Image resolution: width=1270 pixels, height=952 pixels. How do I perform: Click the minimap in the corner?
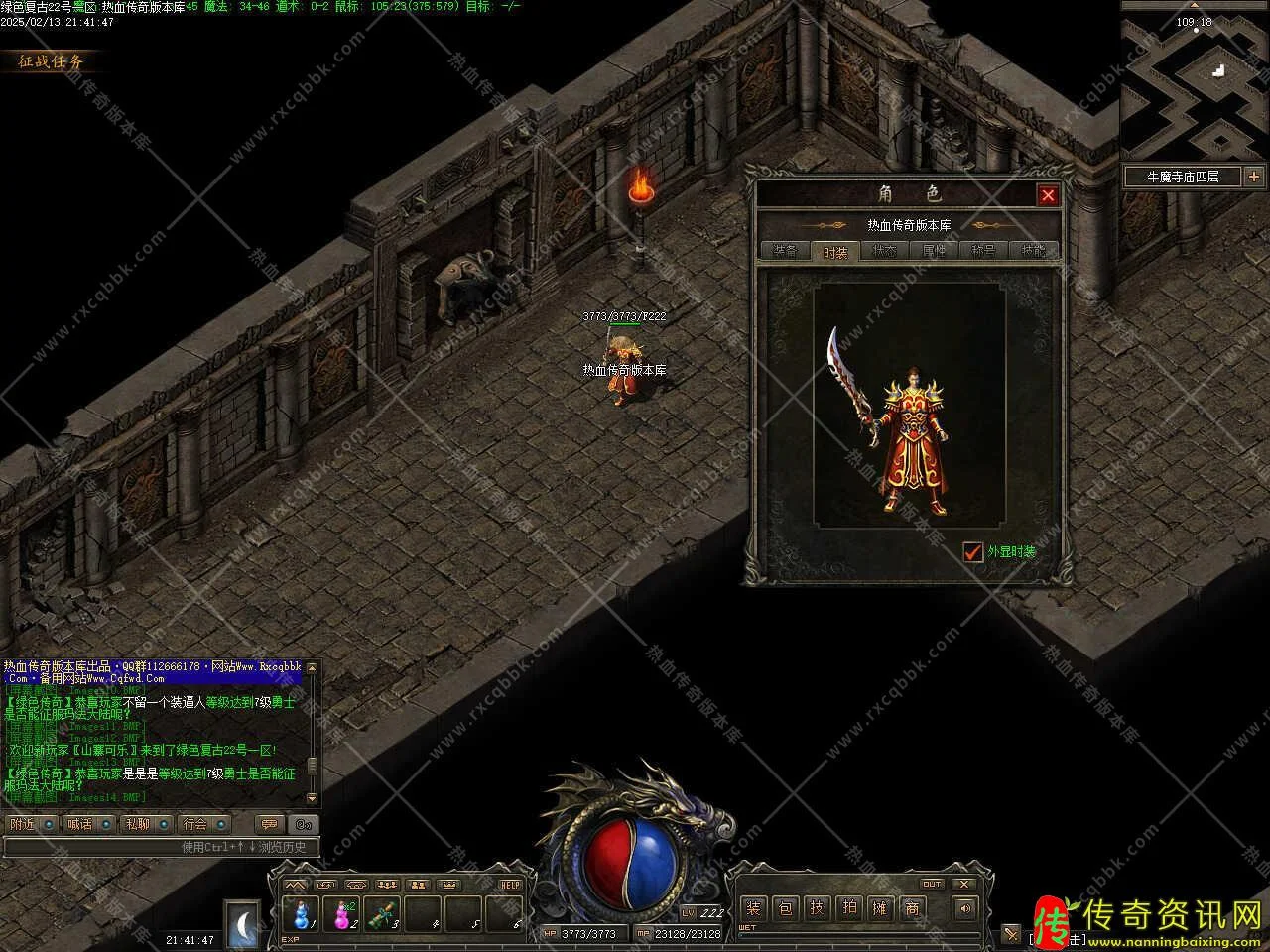pyautogui.click(x=1195, y=79)
